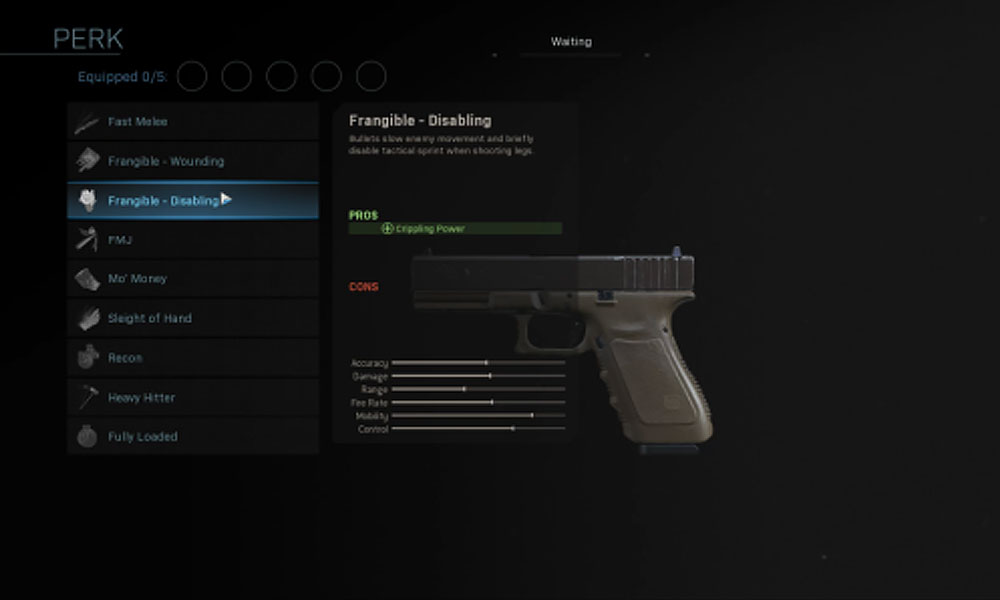Select the Fast Melee perk

192,122
